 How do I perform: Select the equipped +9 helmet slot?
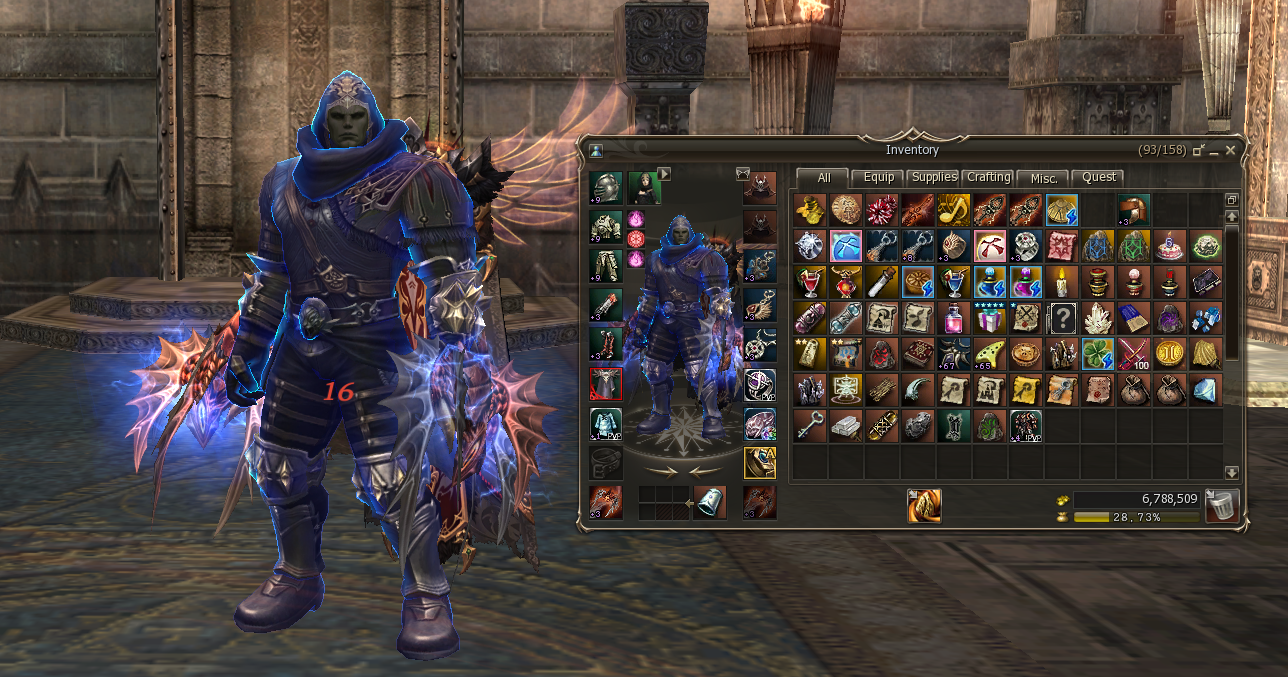pyautogui.click(x=605, y=188)
